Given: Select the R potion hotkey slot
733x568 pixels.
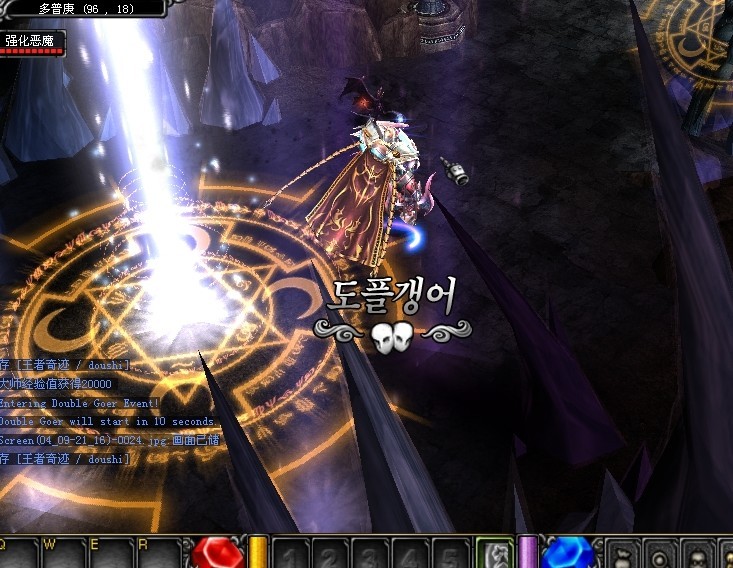Looking at the screenshot, I should tap(158, 554).
